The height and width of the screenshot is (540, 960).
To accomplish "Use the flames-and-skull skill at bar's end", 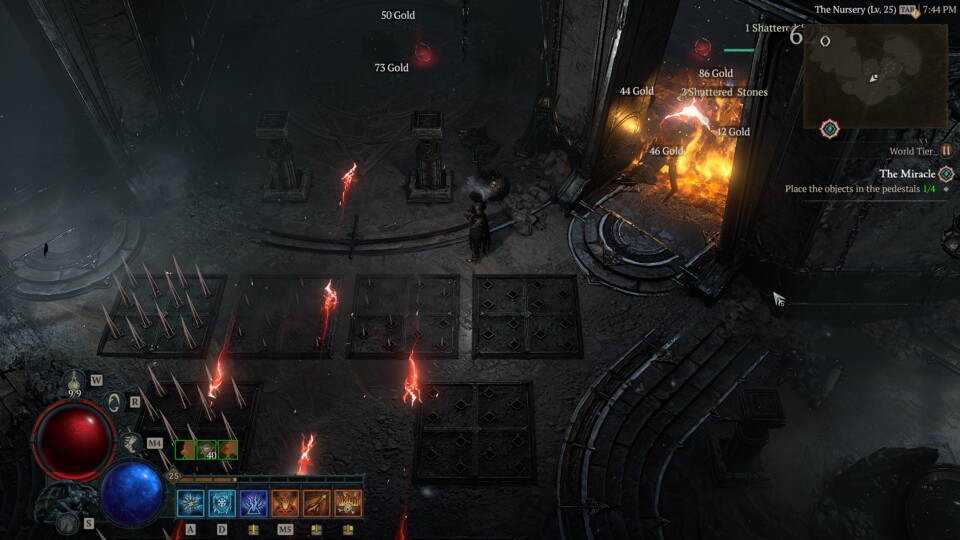I will coord(348,503).
